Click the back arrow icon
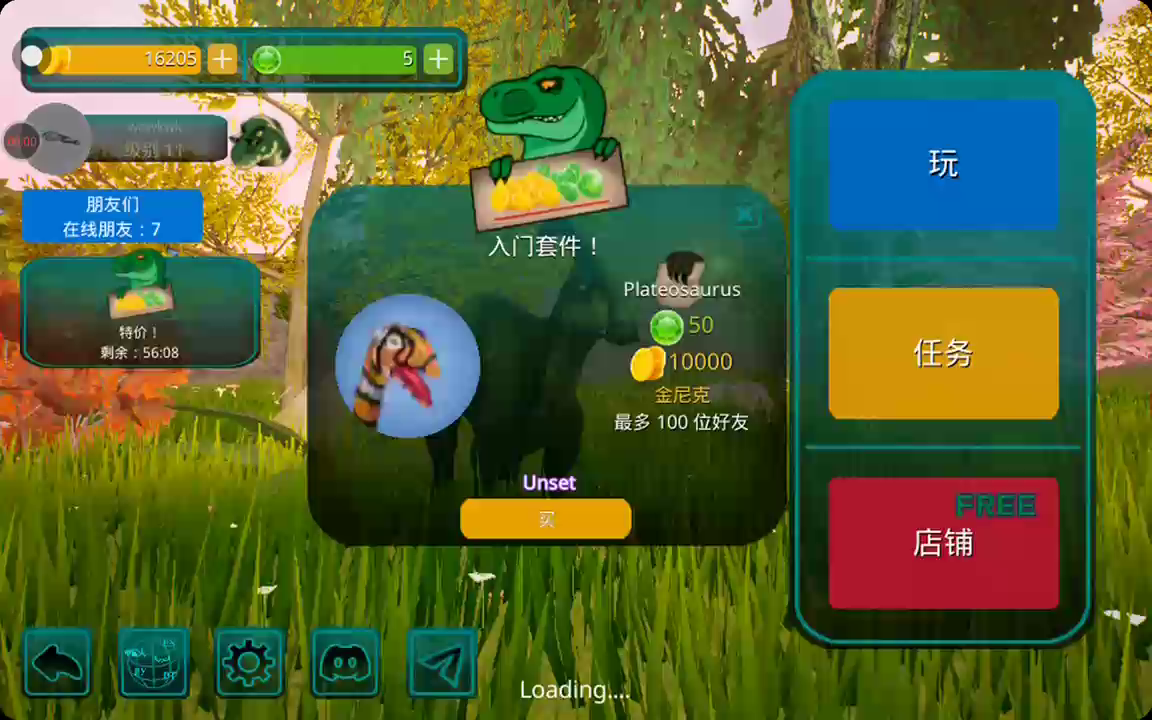Viewport: 1152px width, 720px height. pyautogui.click(x=58, y=662)
